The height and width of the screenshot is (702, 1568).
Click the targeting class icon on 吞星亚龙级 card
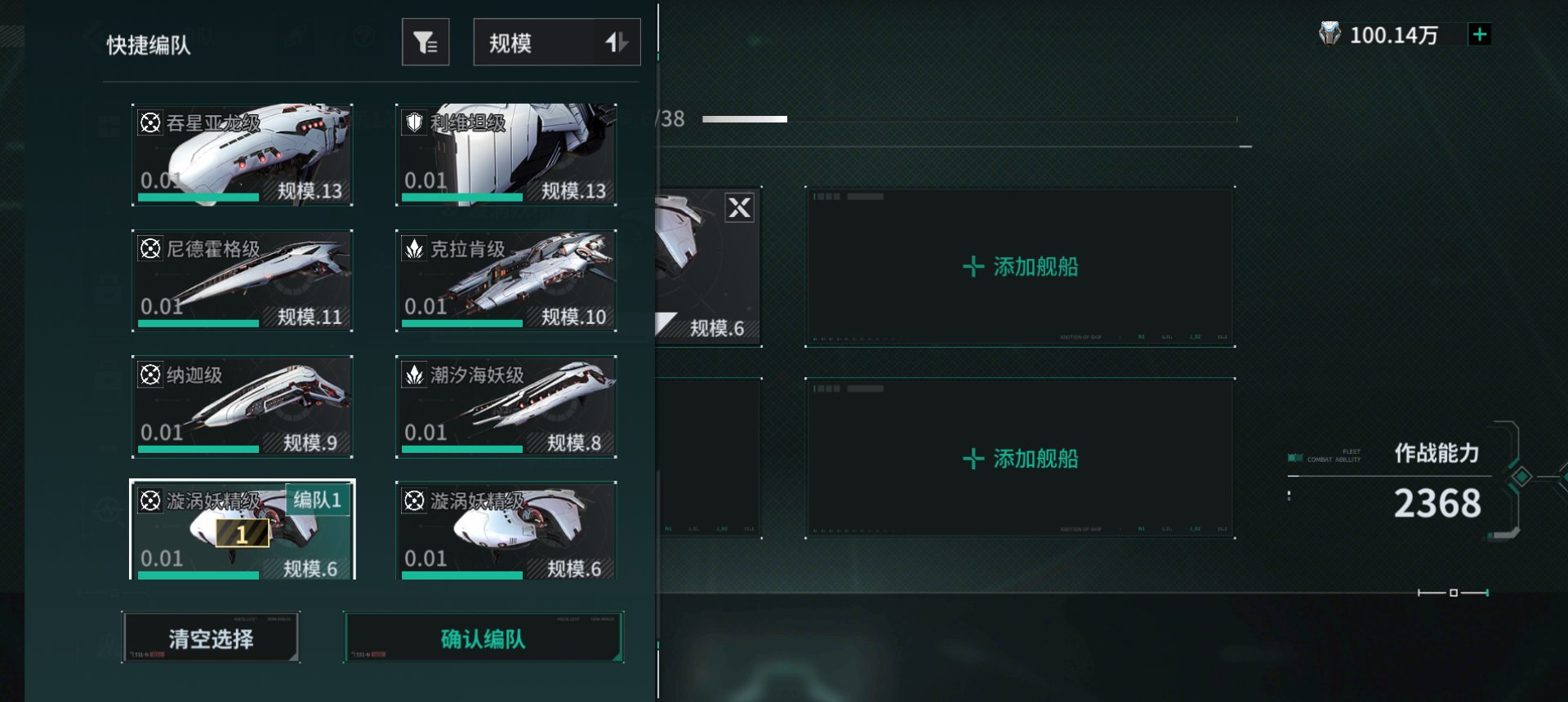(x=149, y=123)
